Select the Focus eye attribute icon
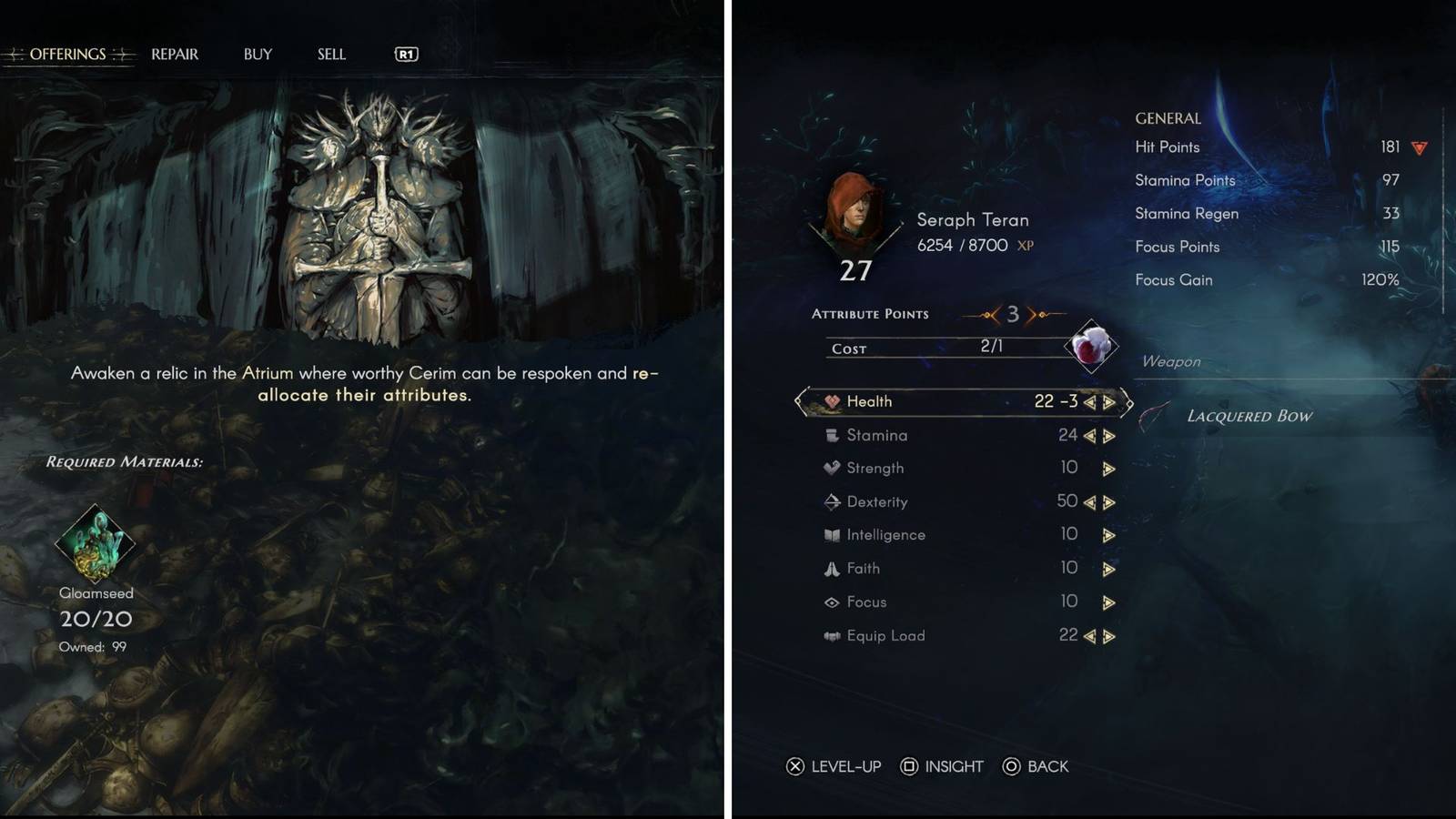Screen dimensions: 1456x819 [830, 602]
